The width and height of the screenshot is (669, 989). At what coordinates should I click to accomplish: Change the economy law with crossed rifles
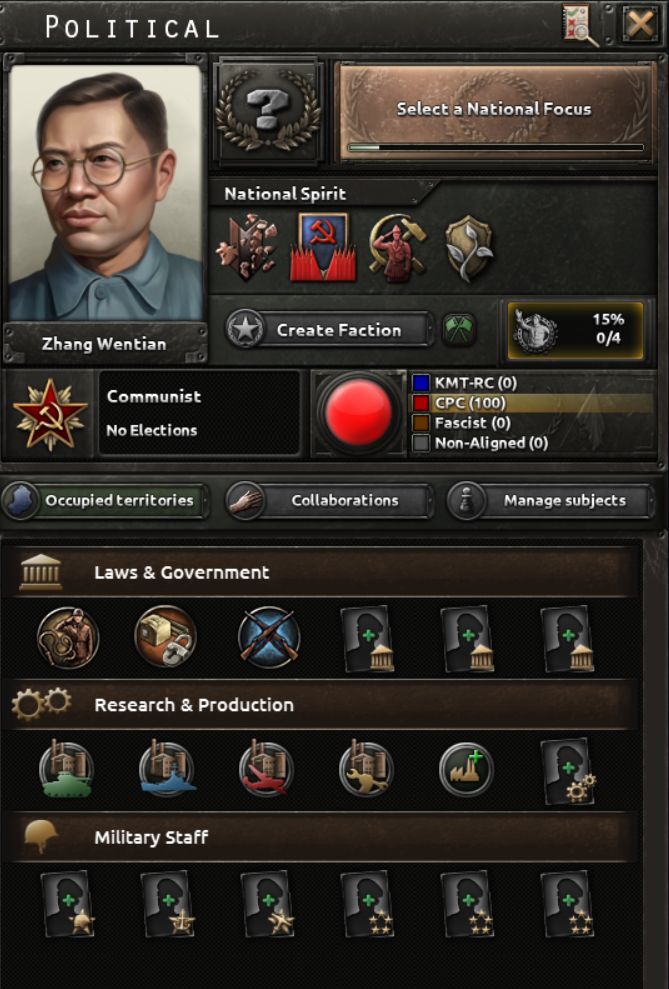(269, 637)
